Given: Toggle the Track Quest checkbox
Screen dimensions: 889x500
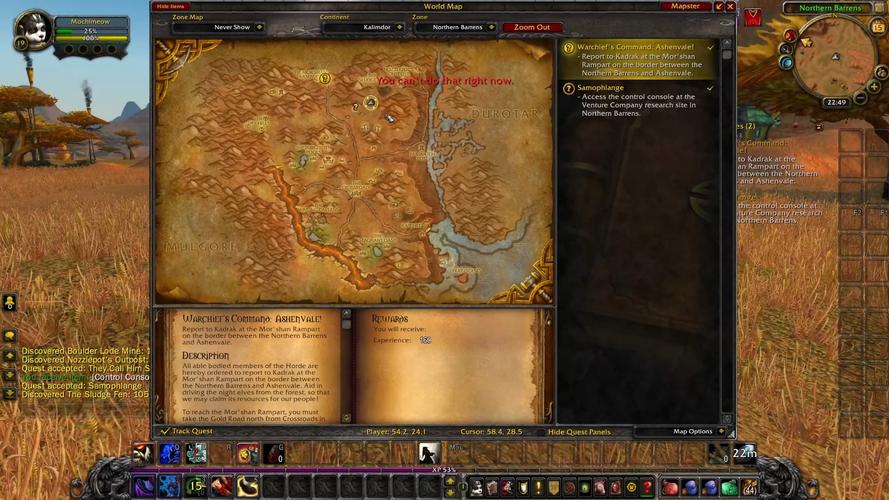Looking at the screenshot, I should pos(165,431).
